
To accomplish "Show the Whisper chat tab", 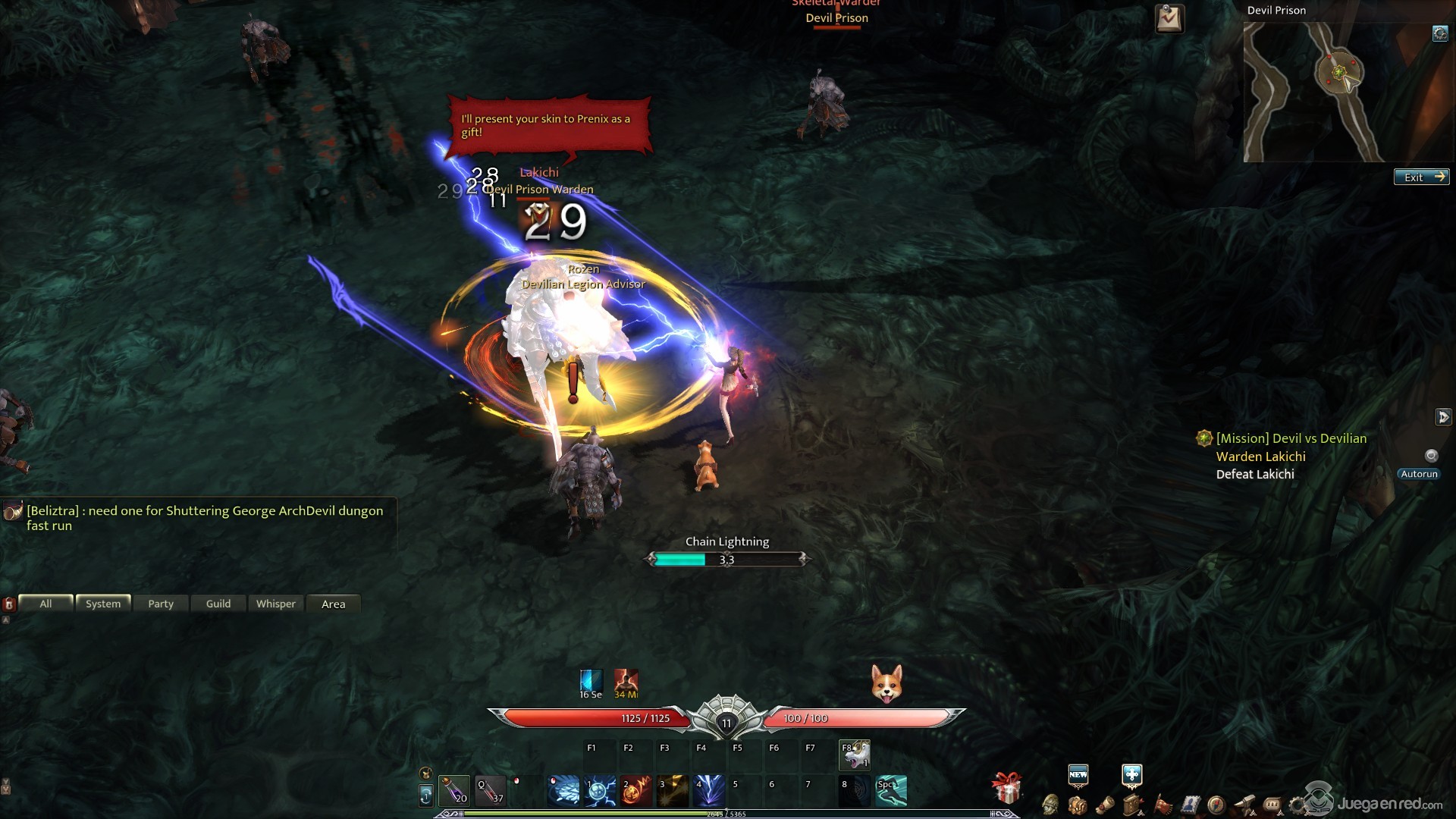I will (x=276, y=604).
